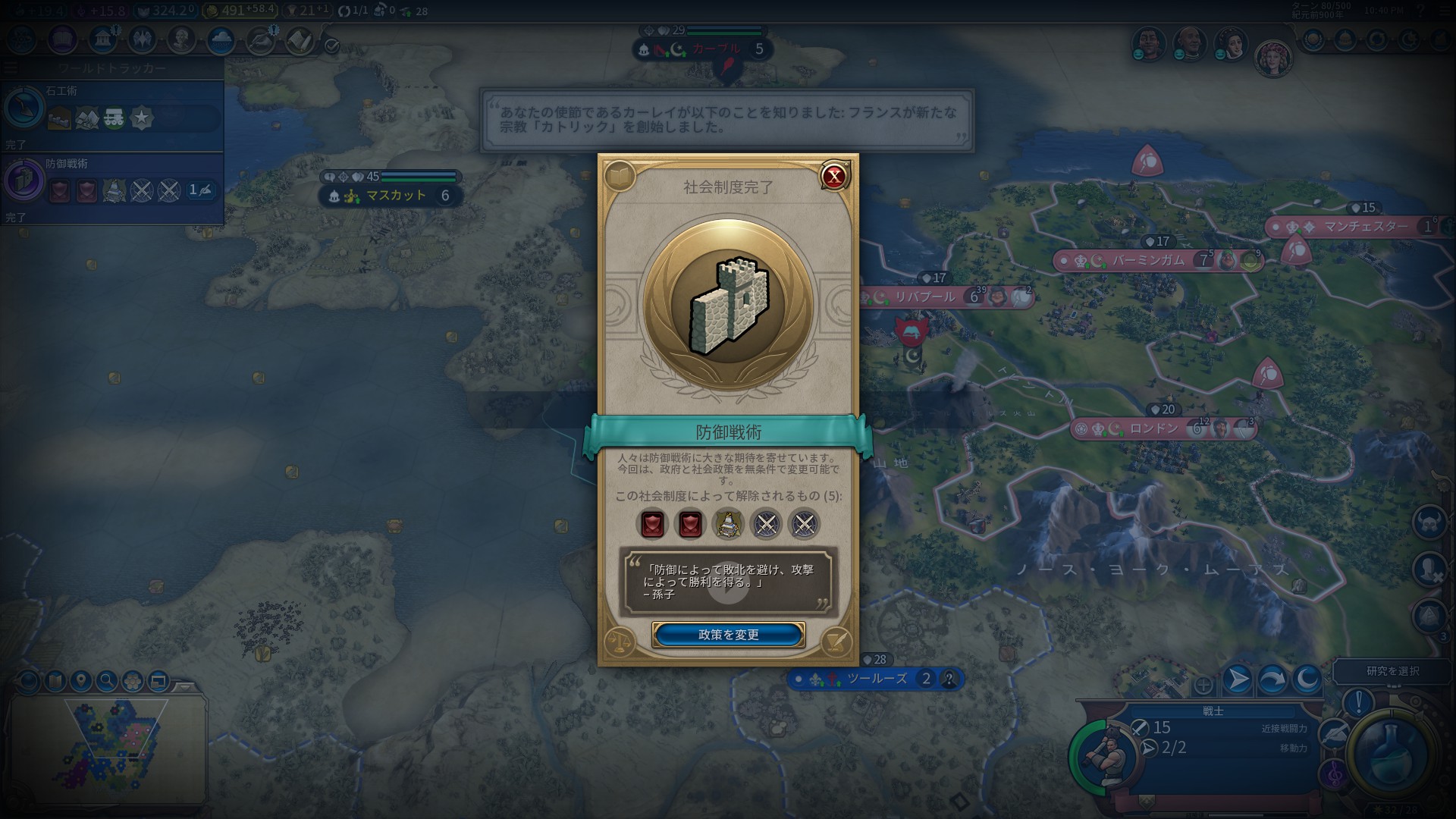The height and width of the screenshot is (819, 1456).
Task: Dismiss the France Catholicism notification
Action: [x=727, y=120]
